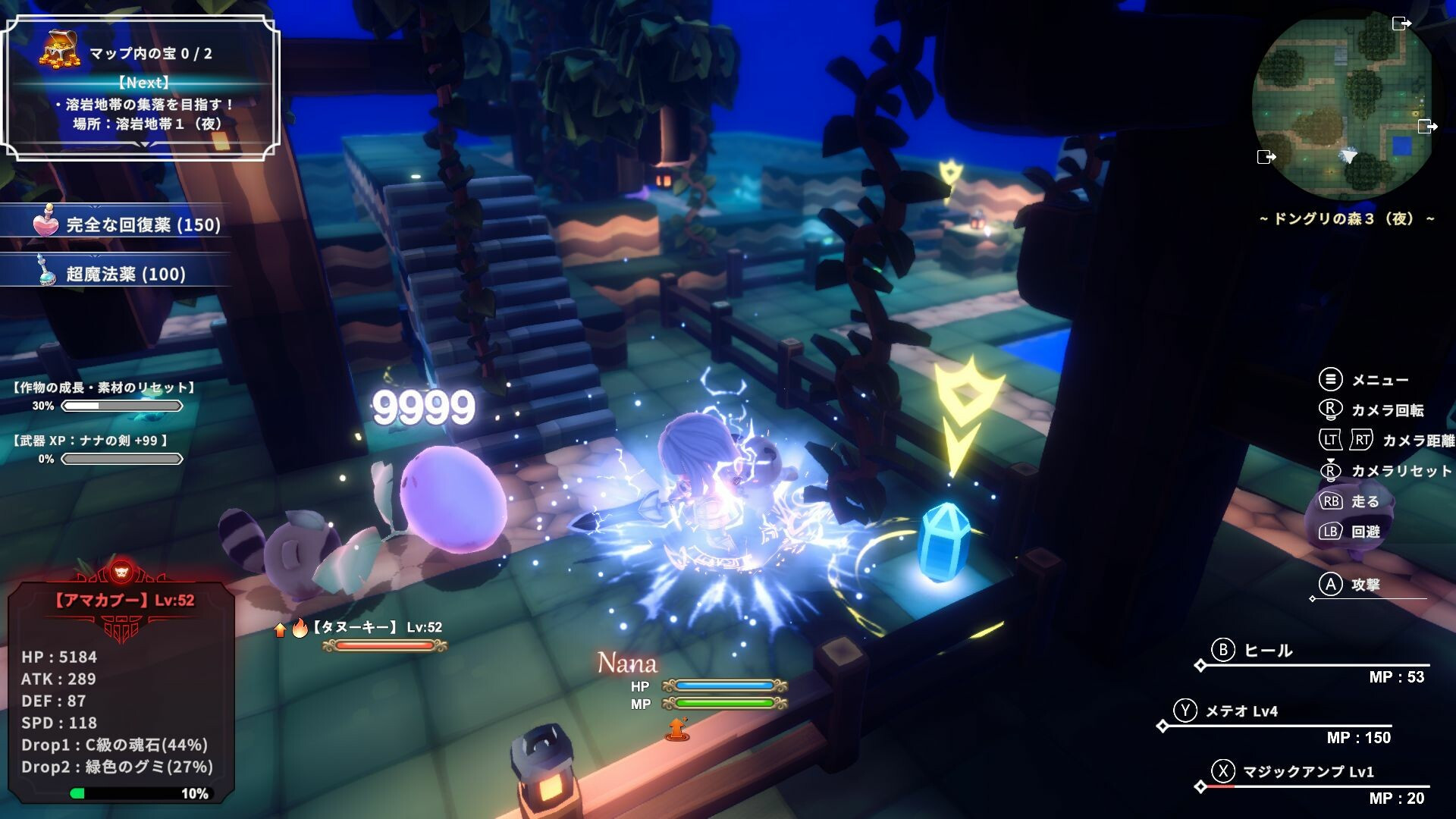
Task: Select the アマカブー enemy info panel
Action: [x=121, y=690]
